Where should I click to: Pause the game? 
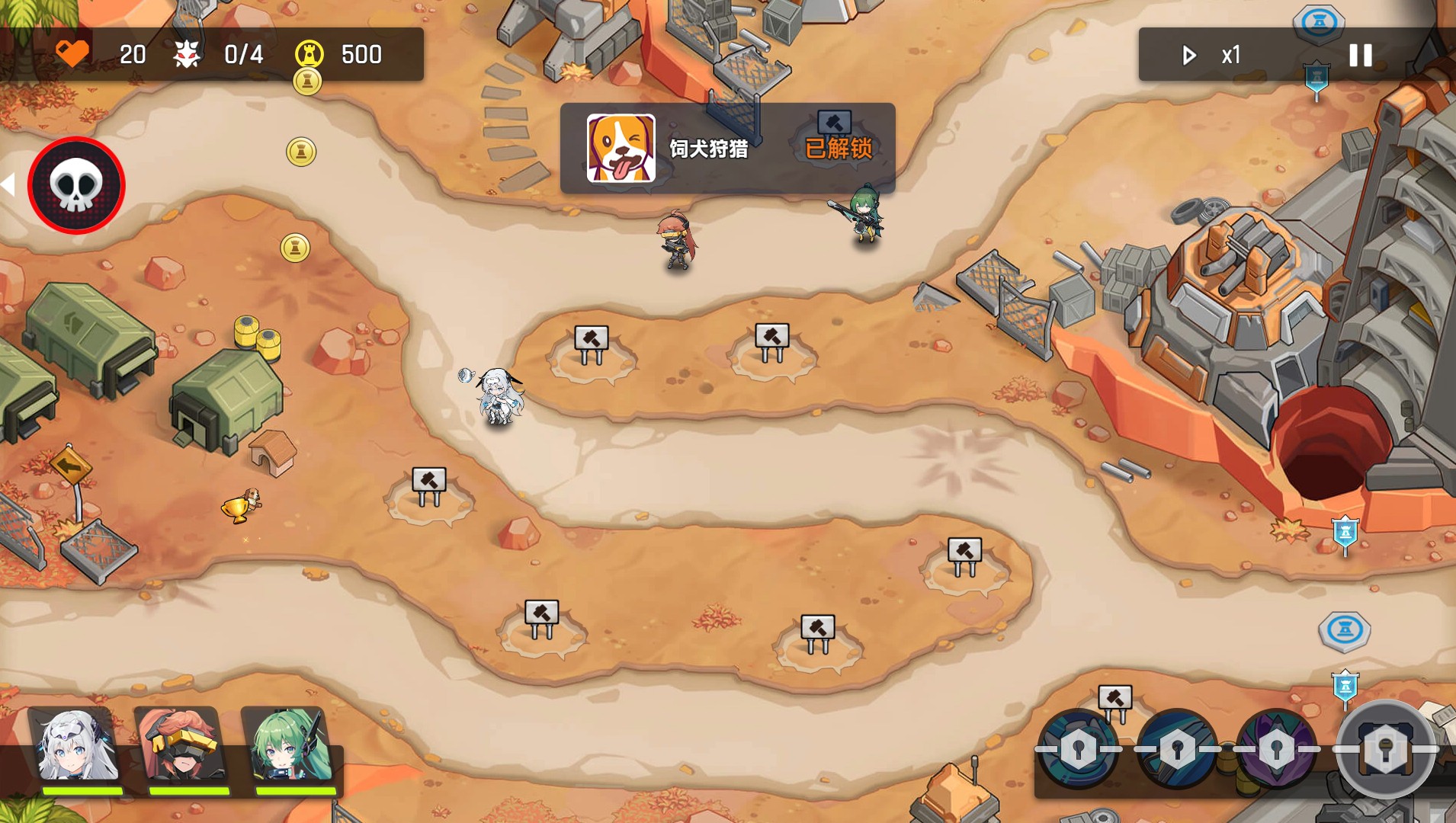click(1360, 55)
